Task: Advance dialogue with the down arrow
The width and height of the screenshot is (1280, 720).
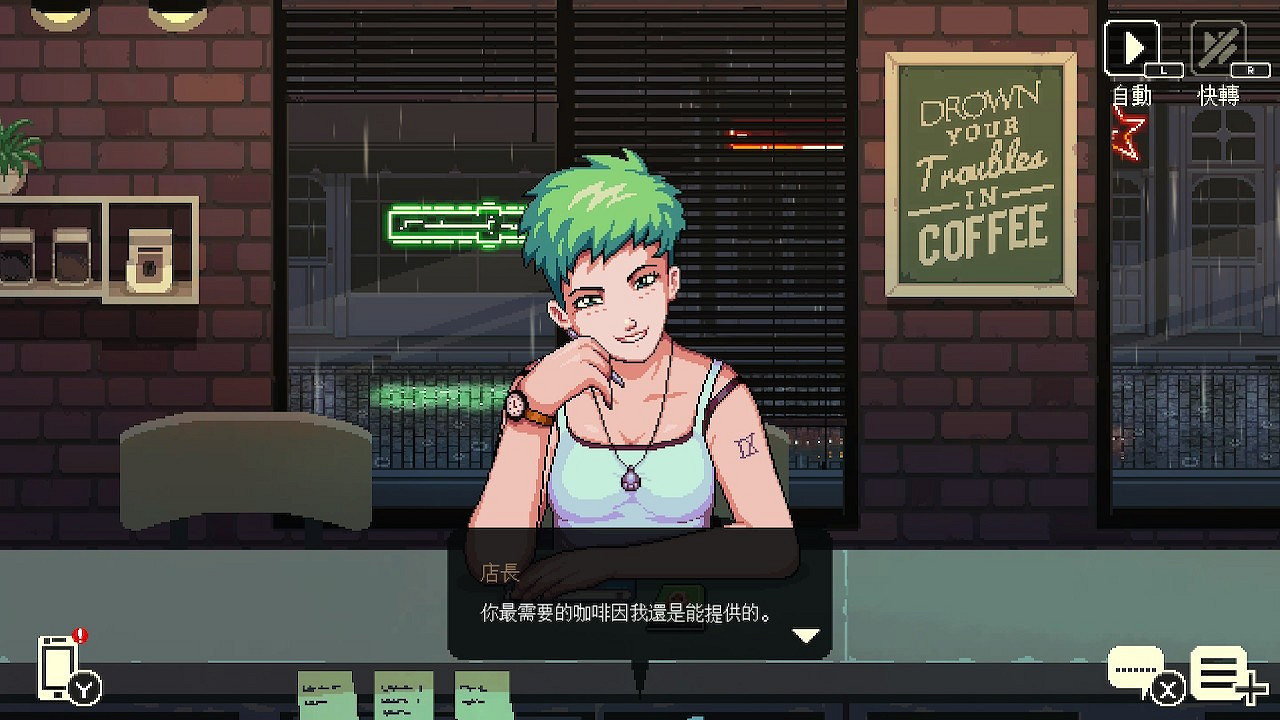Action: pos(806,633)
